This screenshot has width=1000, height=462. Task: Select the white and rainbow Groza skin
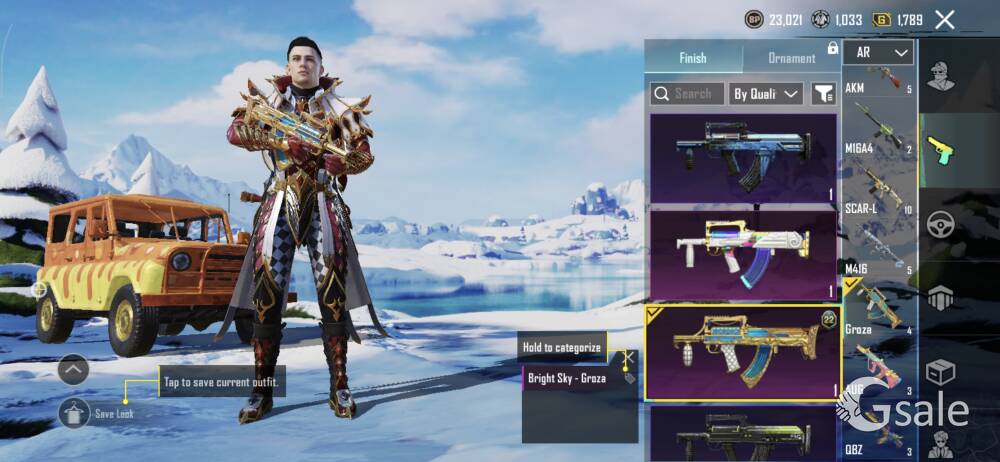[x=743, y=254]
